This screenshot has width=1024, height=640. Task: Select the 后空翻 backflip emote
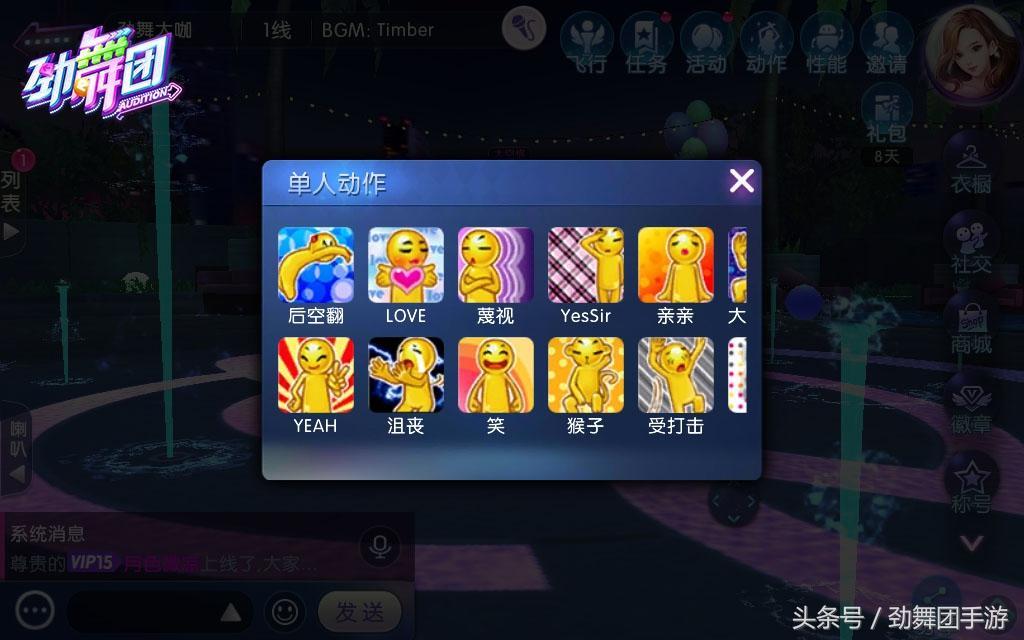[x=315, y=265]
